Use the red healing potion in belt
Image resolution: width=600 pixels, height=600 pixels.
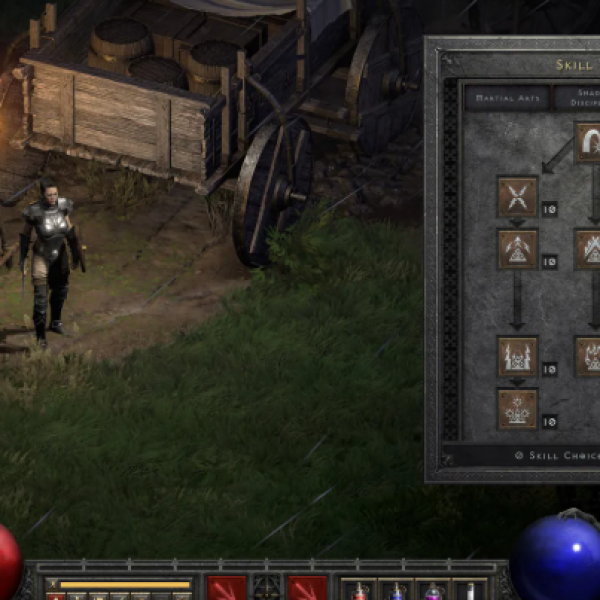(360, 591)
